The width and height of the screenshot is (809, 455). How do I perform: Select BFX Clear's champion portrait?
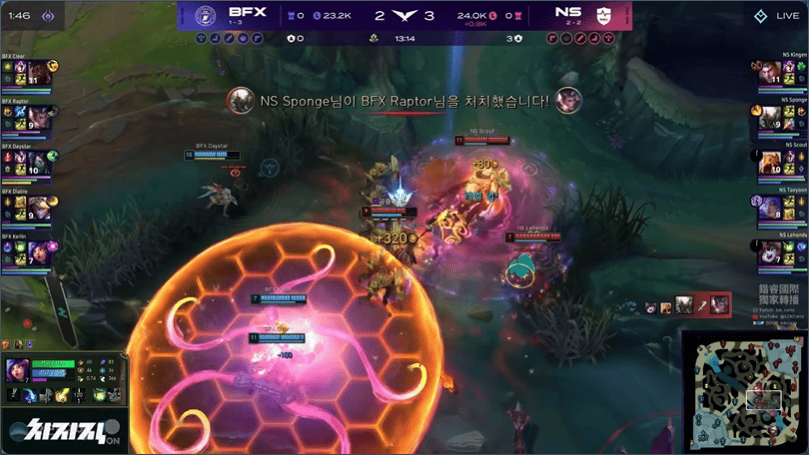[x=37, y=73]
